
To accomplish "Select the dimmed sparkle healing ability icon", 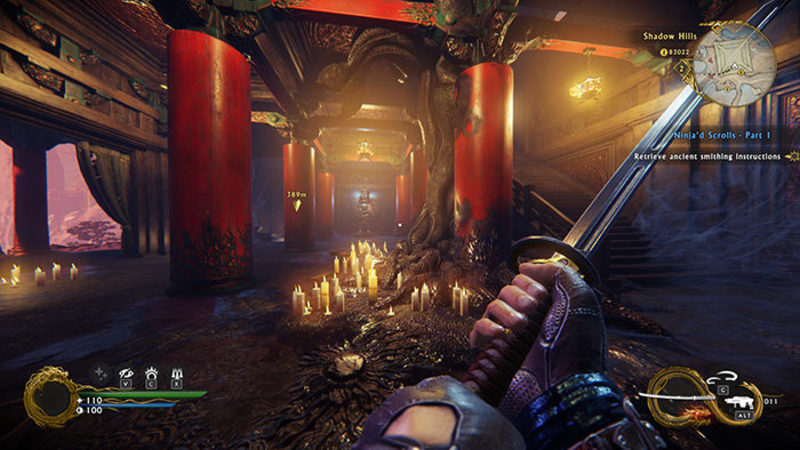I will [101, 371].
